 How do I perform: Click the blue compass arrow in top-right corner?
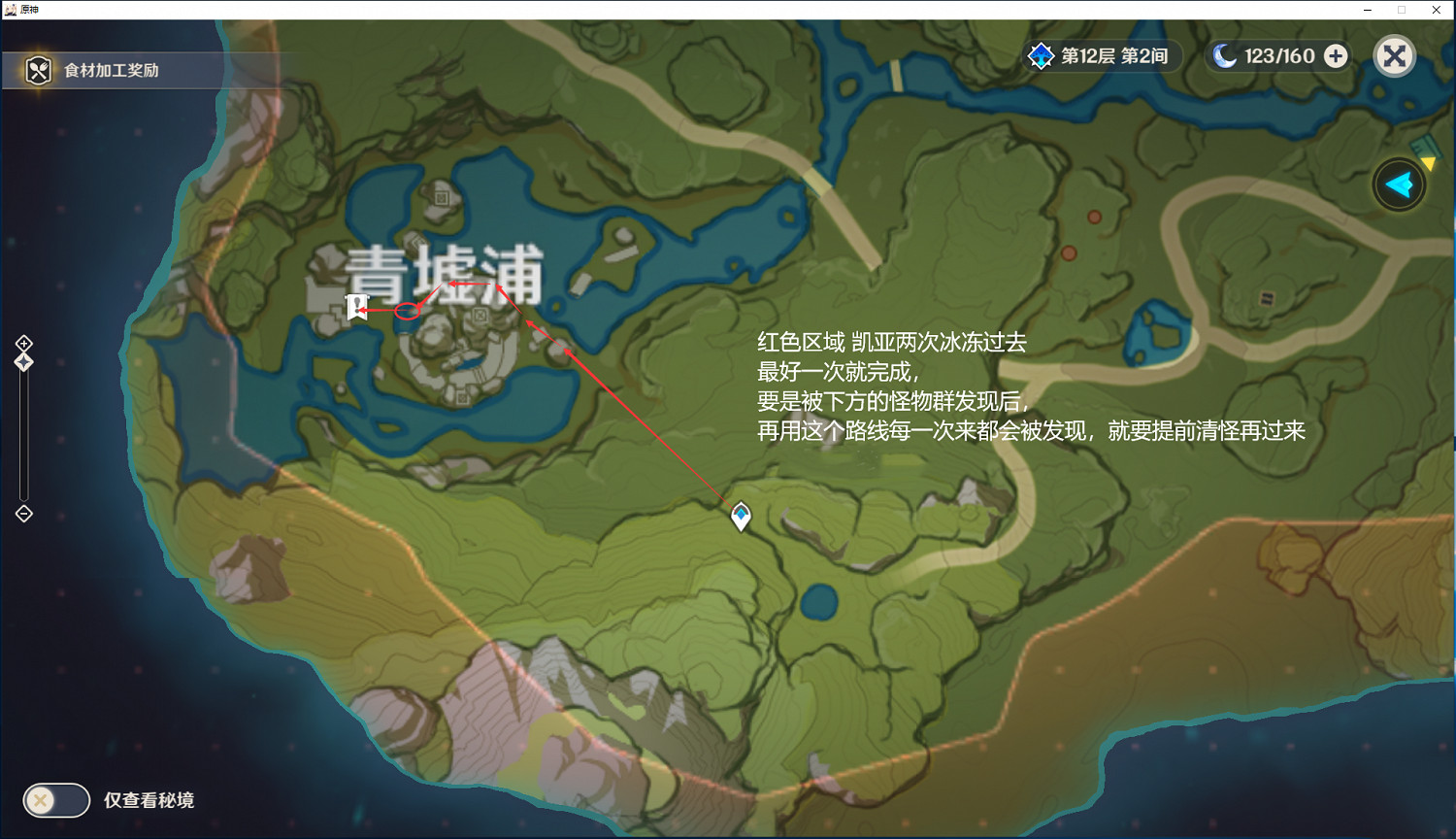click(1398, 184)
